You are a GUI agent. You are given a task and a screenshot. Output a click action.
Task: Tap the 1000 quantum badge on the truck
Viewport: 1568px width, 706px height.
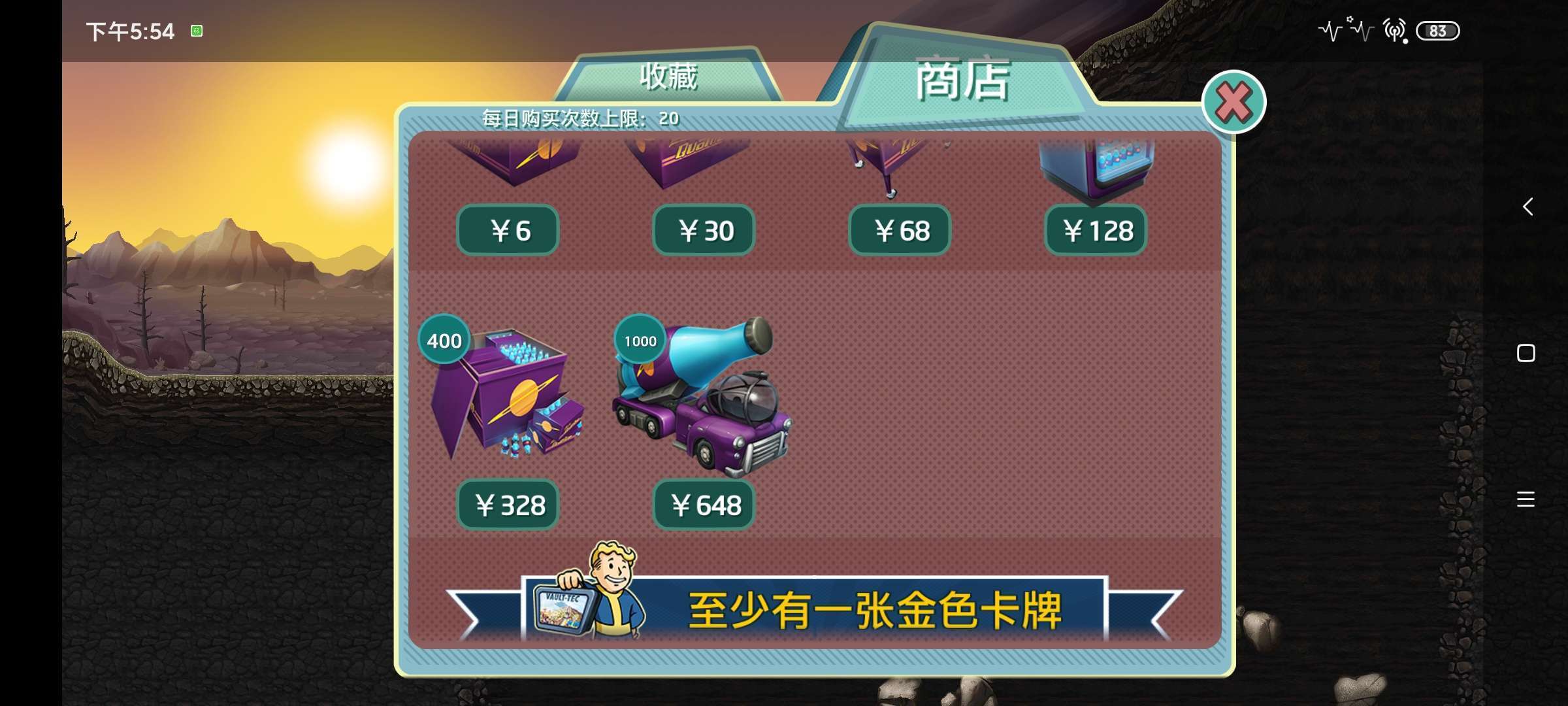pyautogui.click(x=640, y=340)
